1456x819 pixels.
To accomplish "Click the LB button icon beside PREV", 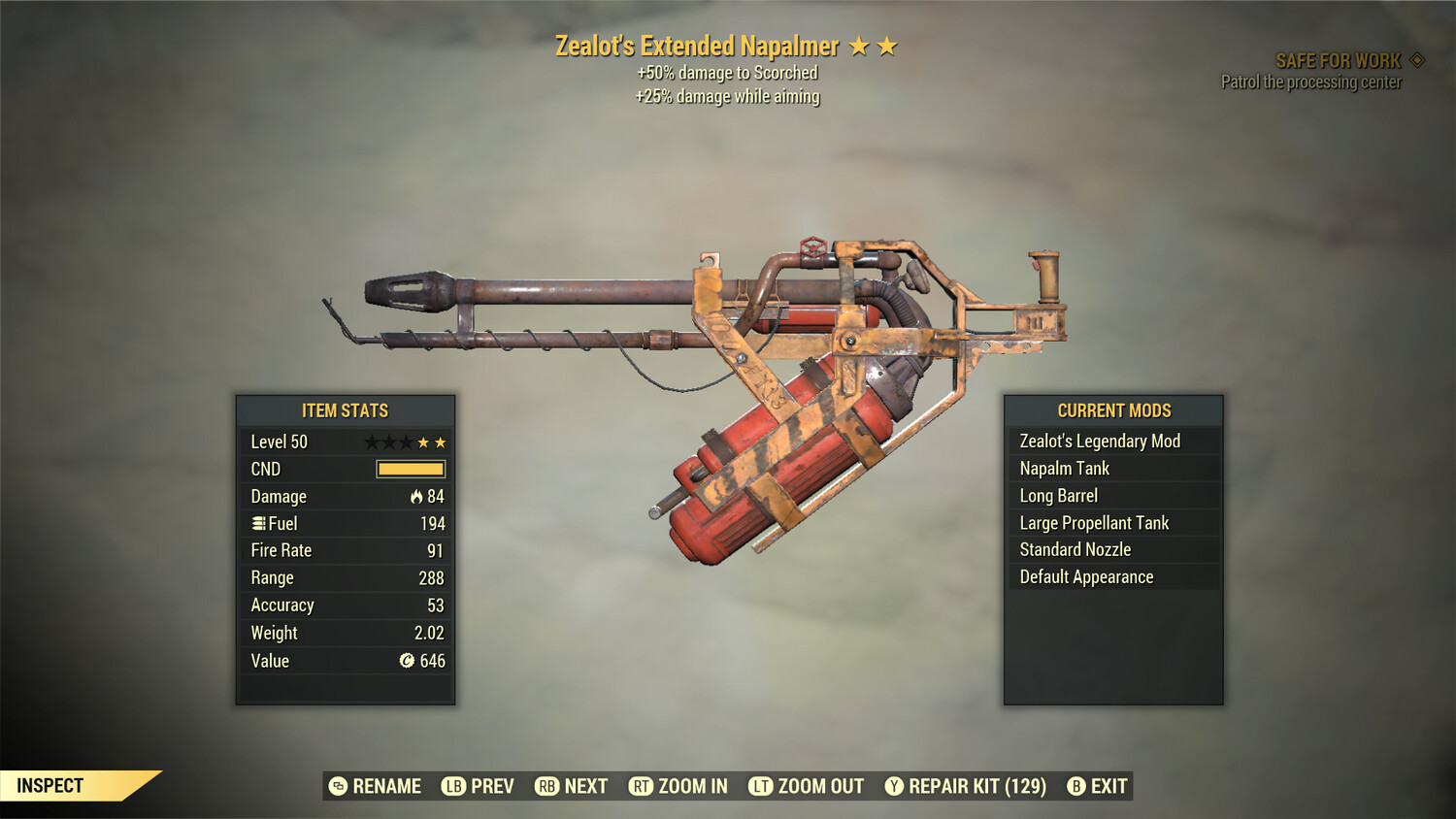I will point(452,786).
